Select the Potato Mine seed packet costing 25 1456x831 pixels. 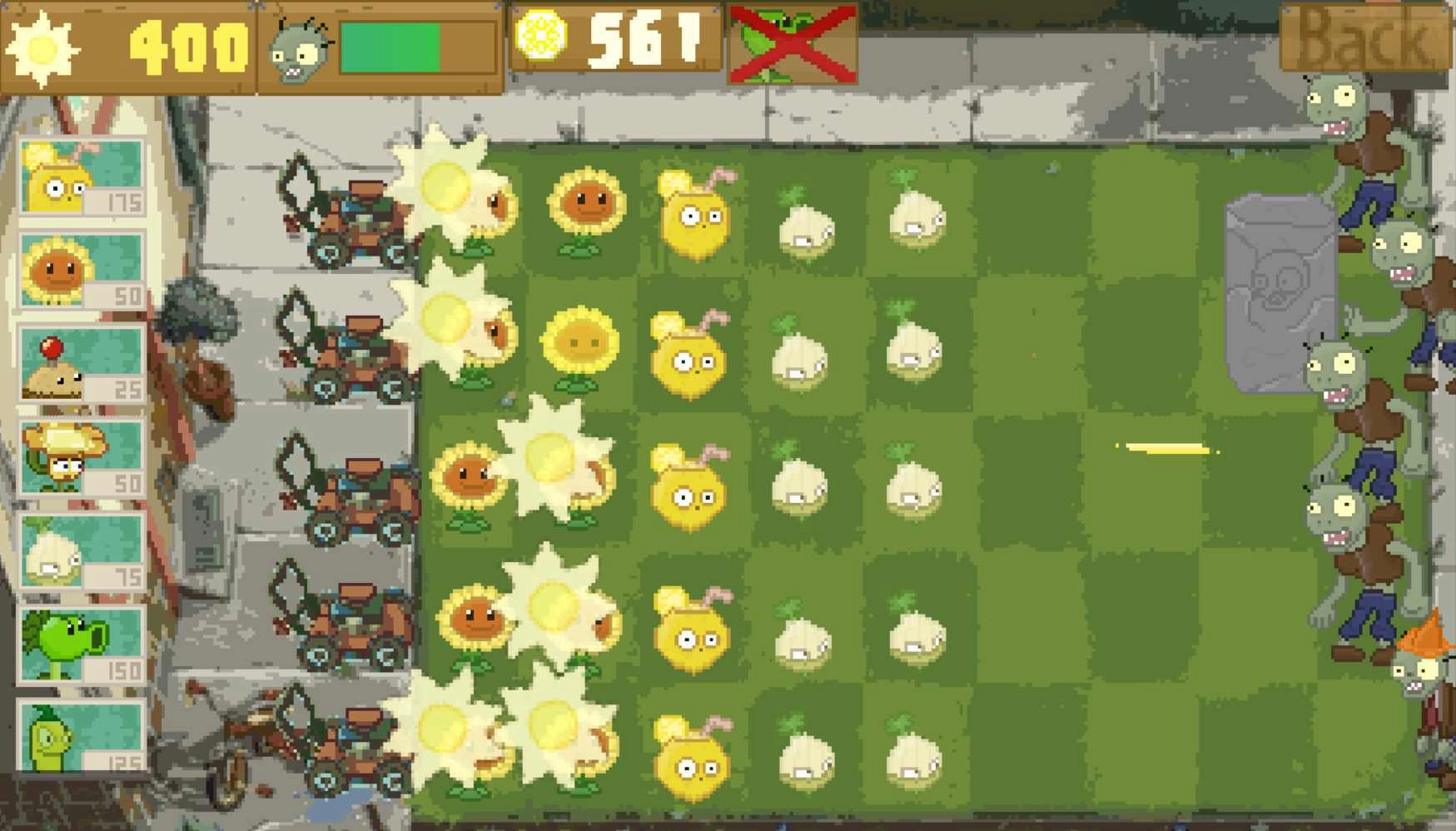pos(75,366)
